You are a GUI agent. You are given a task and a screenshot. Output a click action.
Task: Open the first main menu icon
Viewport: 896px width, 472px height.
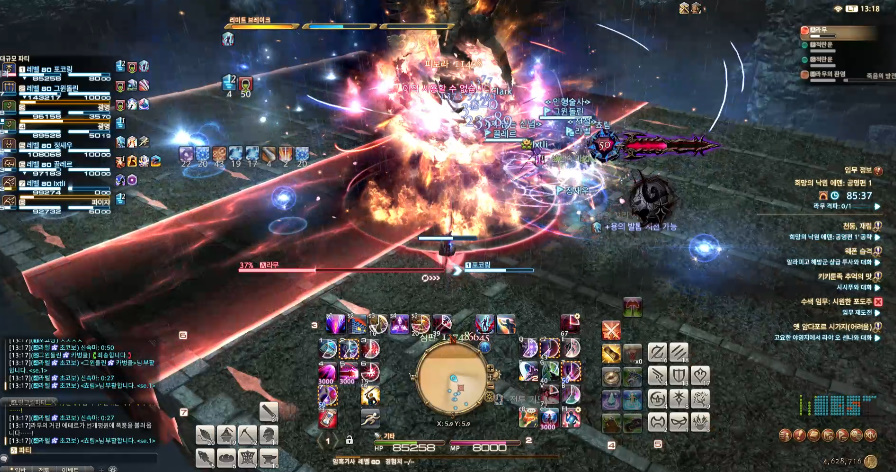[x=787, y=433]
